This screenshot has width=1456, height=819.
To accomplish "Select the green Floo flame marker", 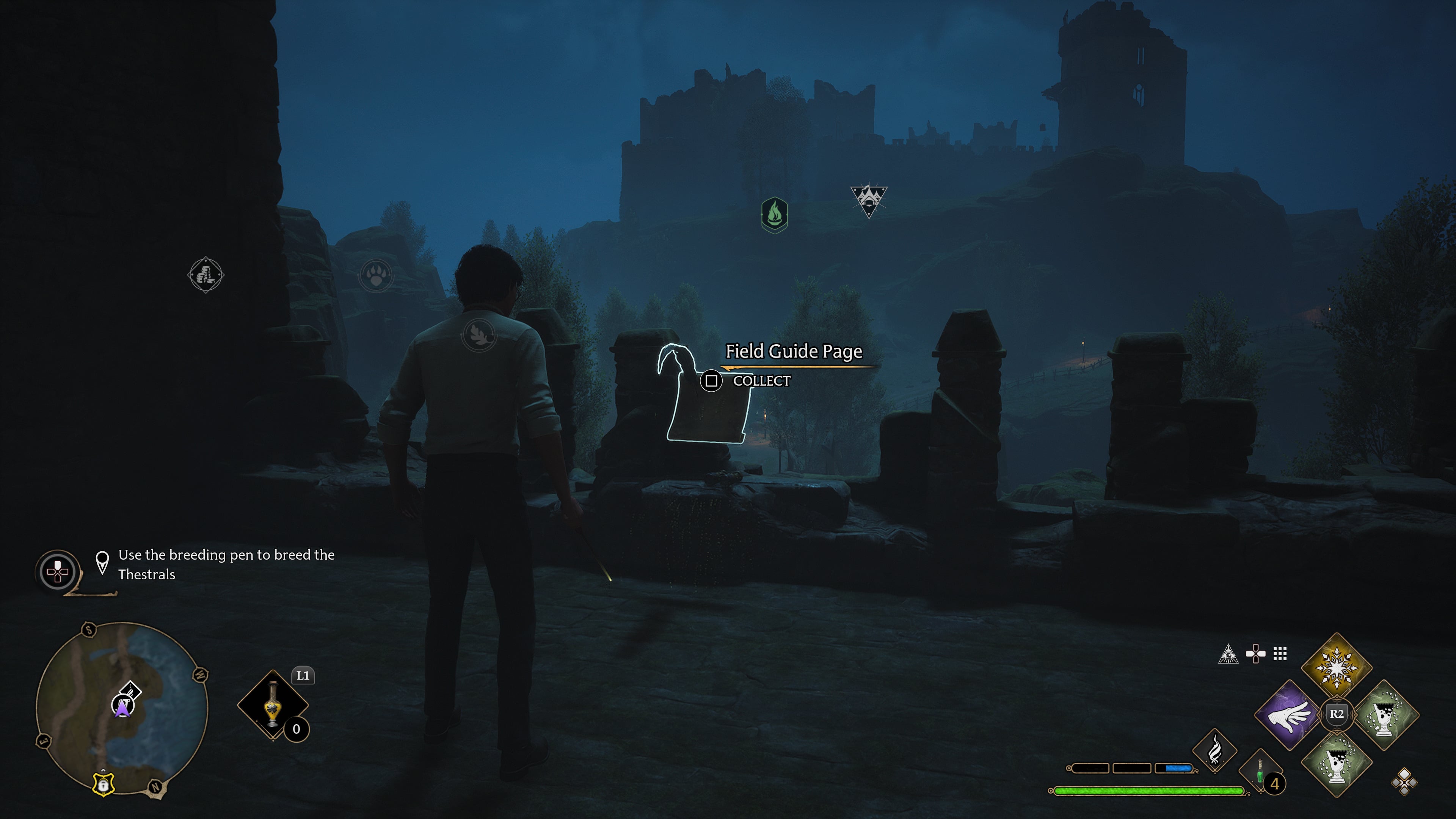I will [774, 215].
